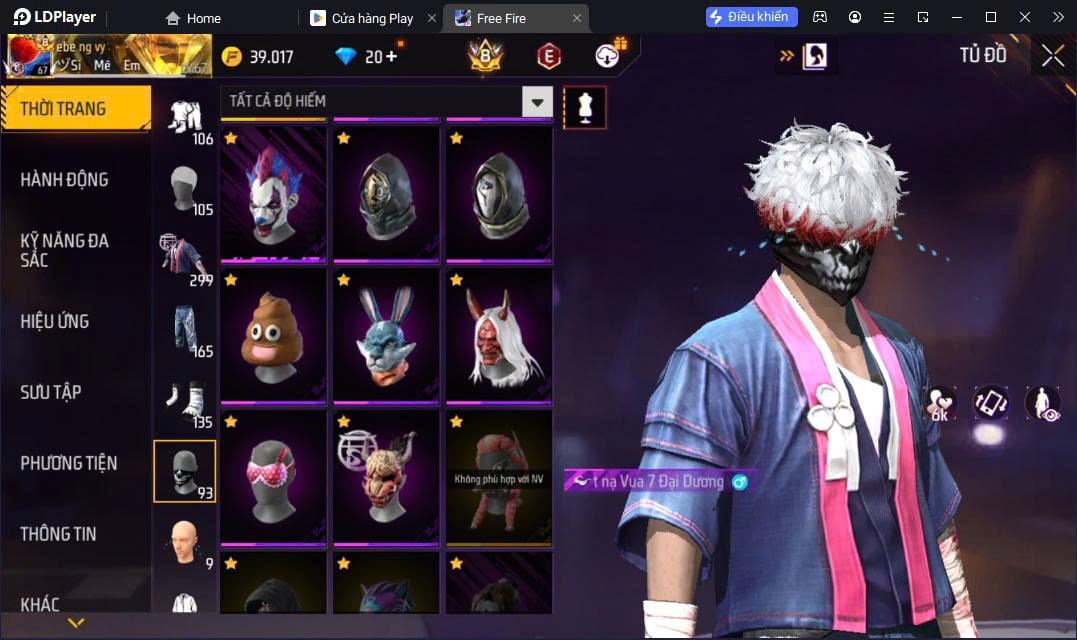The height and width of the screenshot is (640, 1077).
Task: Choose the blue rabbit-eared mask
Action: (x=387, y=337)
